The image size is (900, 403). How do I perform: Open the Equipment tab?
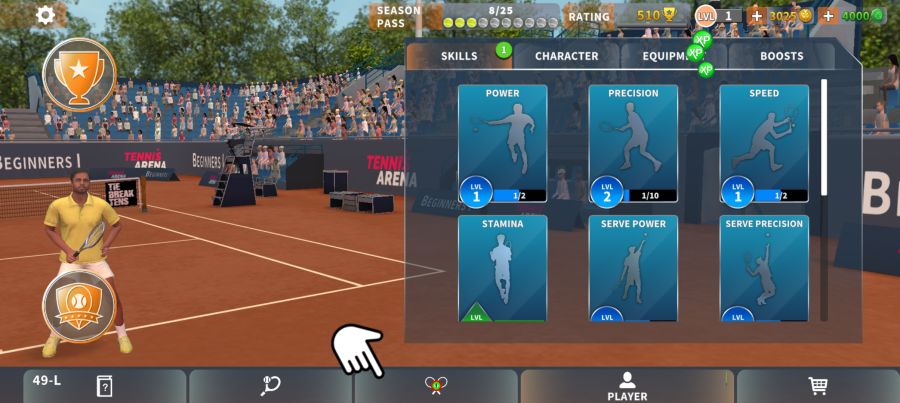(x=675, y=56)
